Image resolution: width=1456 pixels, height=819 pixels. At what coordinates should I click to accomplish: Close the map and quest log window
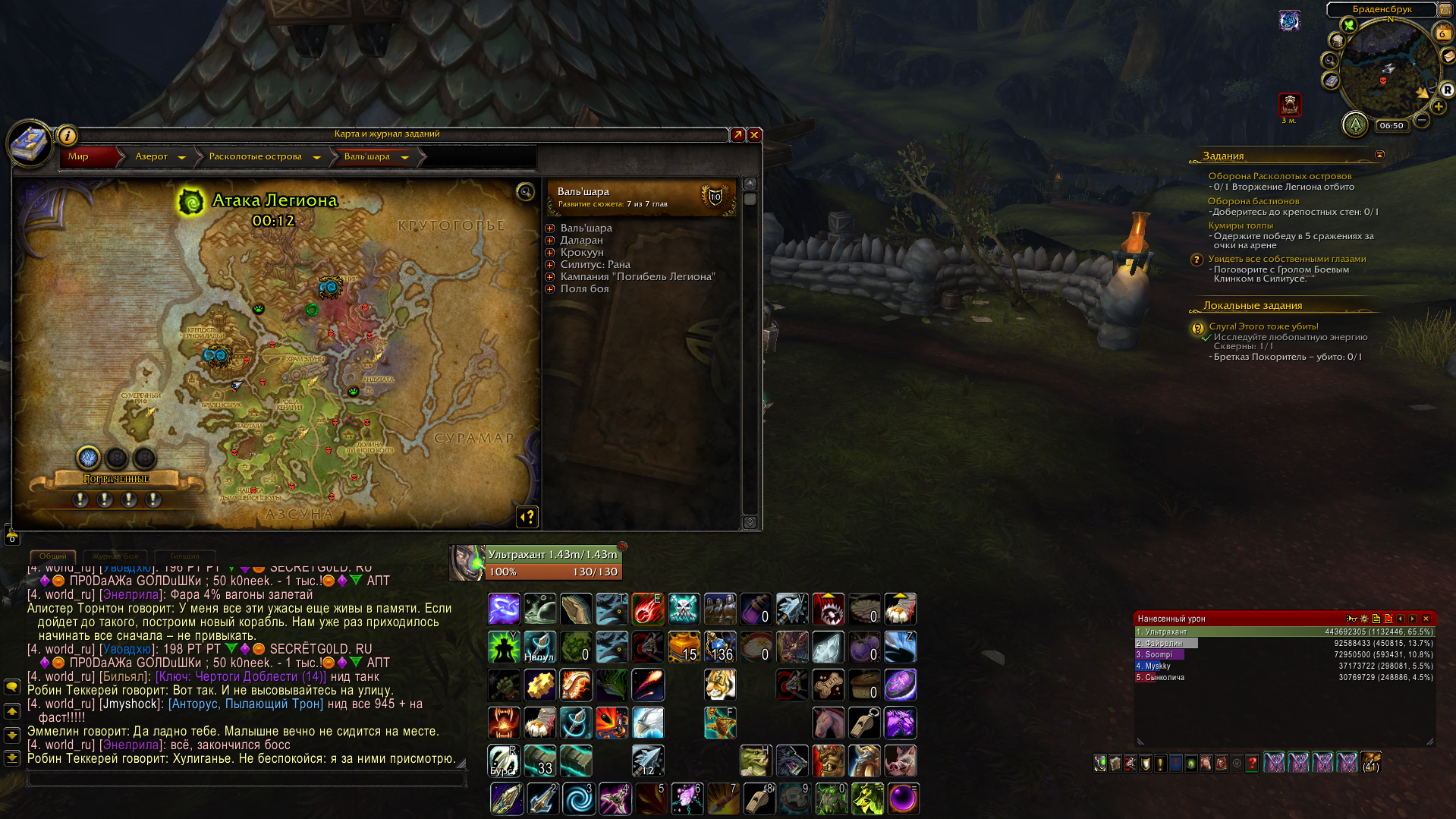[754, 135]
